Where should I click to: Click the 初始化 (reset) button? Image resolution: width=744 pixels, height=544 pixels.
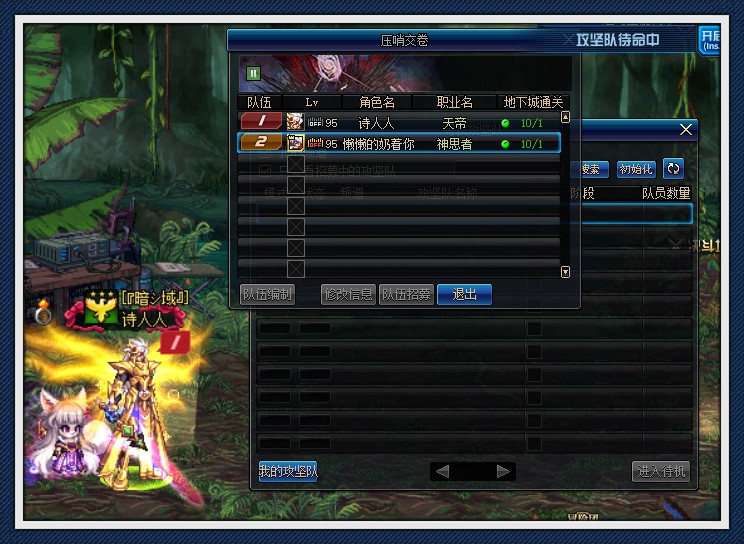tap(636, 169)
